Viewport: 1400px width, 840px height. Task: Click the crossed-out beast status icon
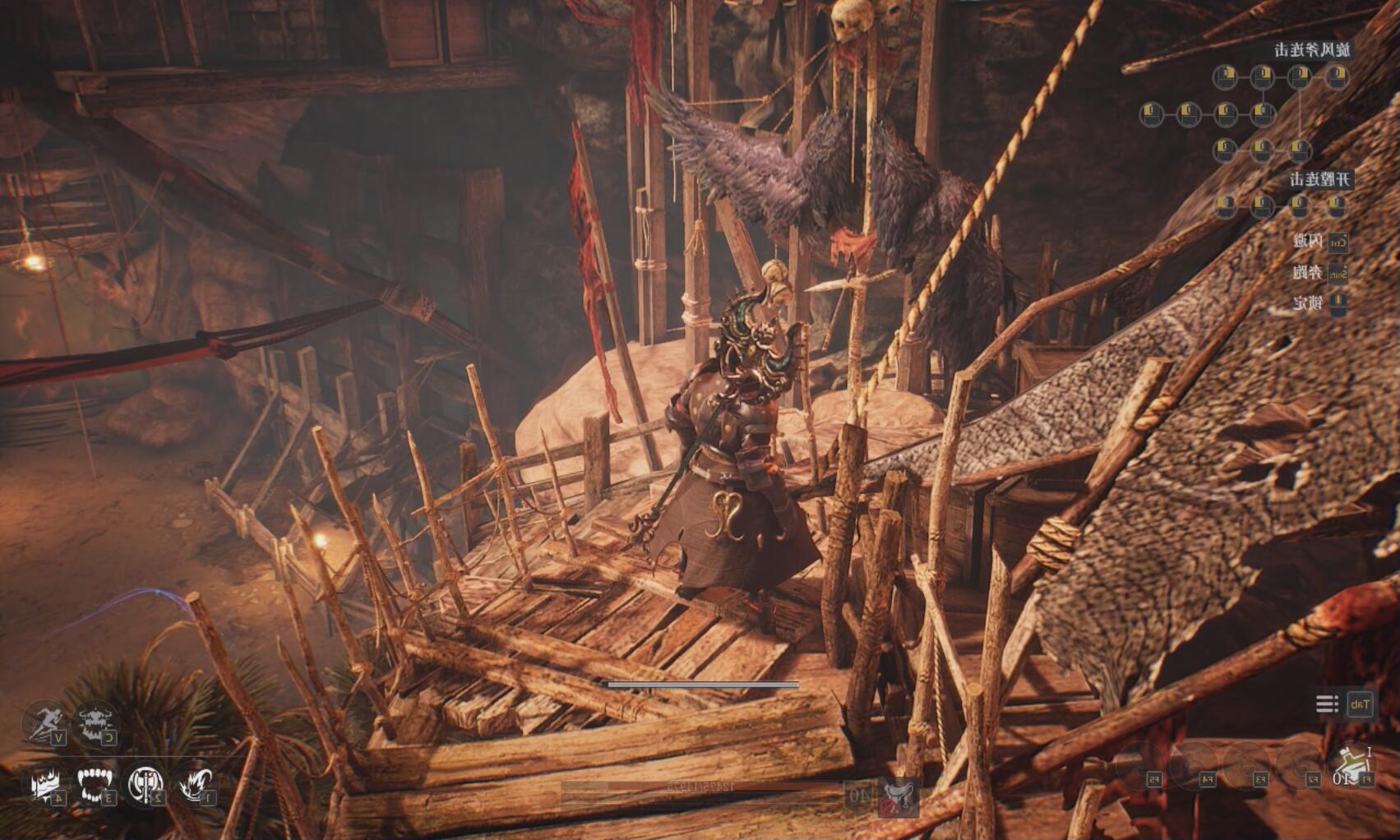click(897, 796)
